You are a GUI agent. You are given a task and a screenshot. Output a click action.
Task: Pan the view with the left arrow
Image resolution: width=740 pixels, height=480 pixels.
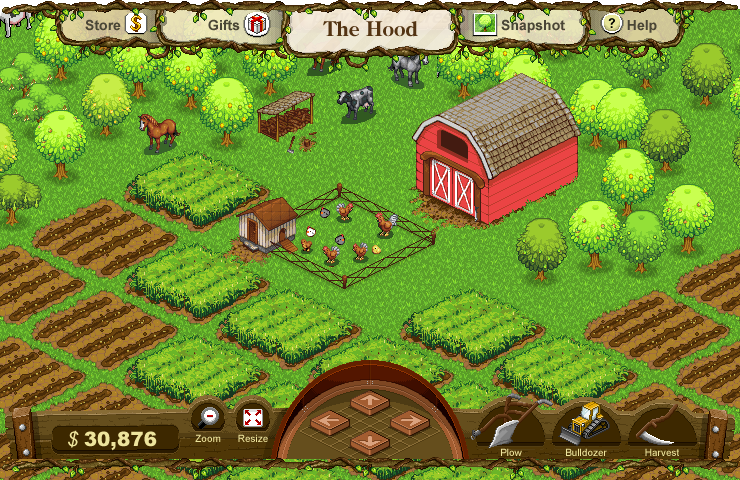329,422
